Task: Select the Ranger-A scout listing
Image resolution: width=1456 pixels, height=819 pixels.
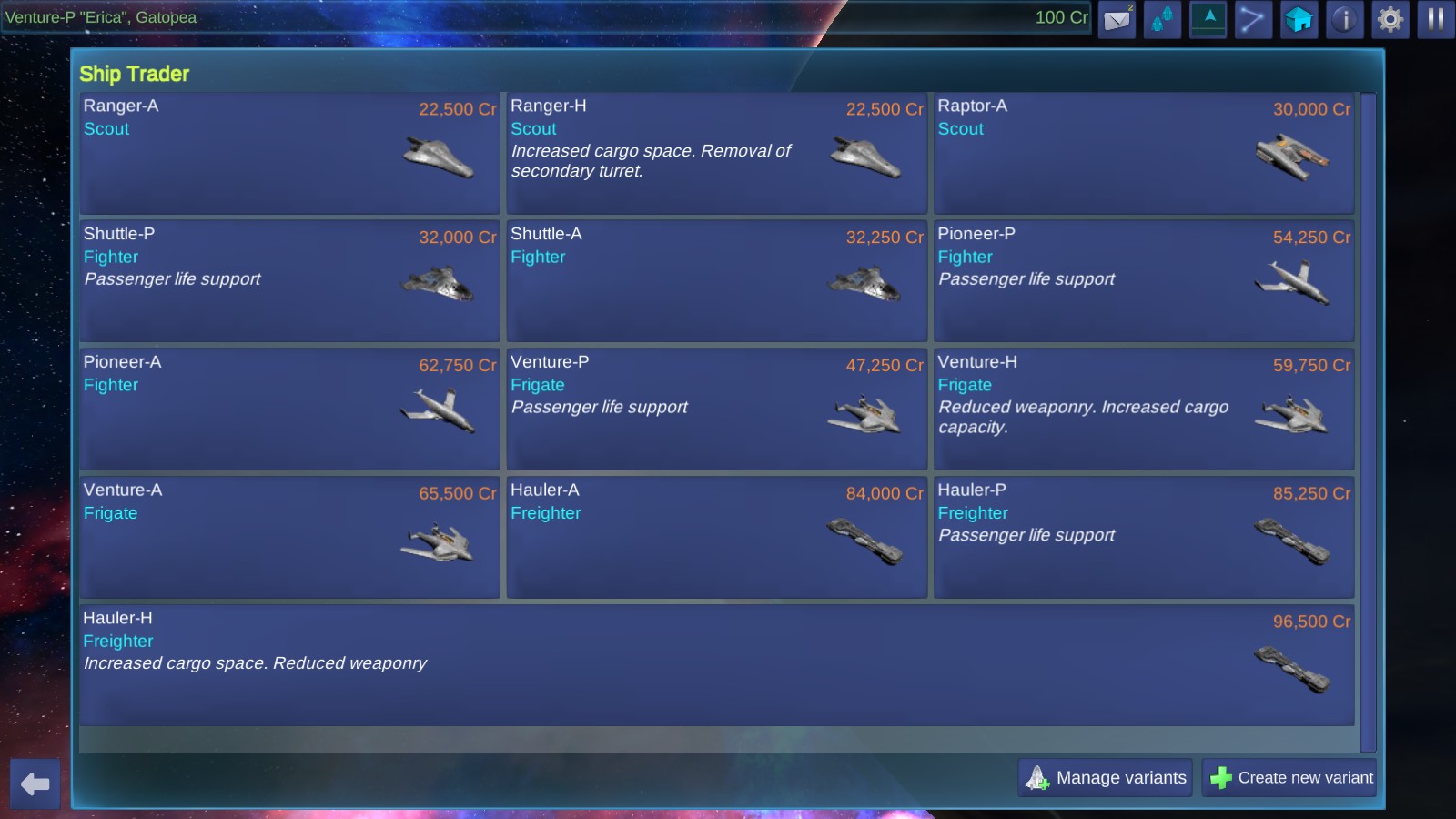Action: coord(289,153)
